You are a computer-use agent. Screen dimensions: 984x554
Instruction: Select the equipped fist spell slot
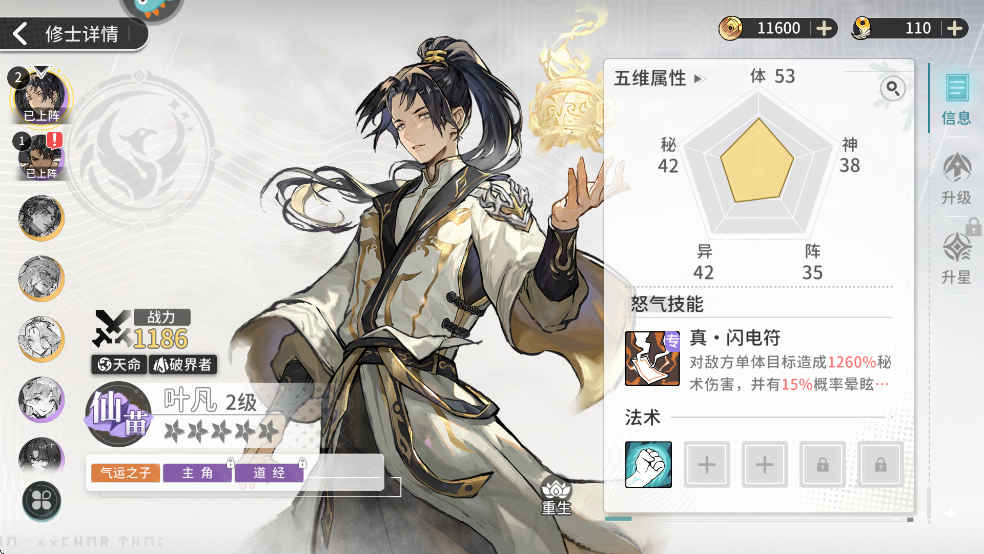point(648,465)
